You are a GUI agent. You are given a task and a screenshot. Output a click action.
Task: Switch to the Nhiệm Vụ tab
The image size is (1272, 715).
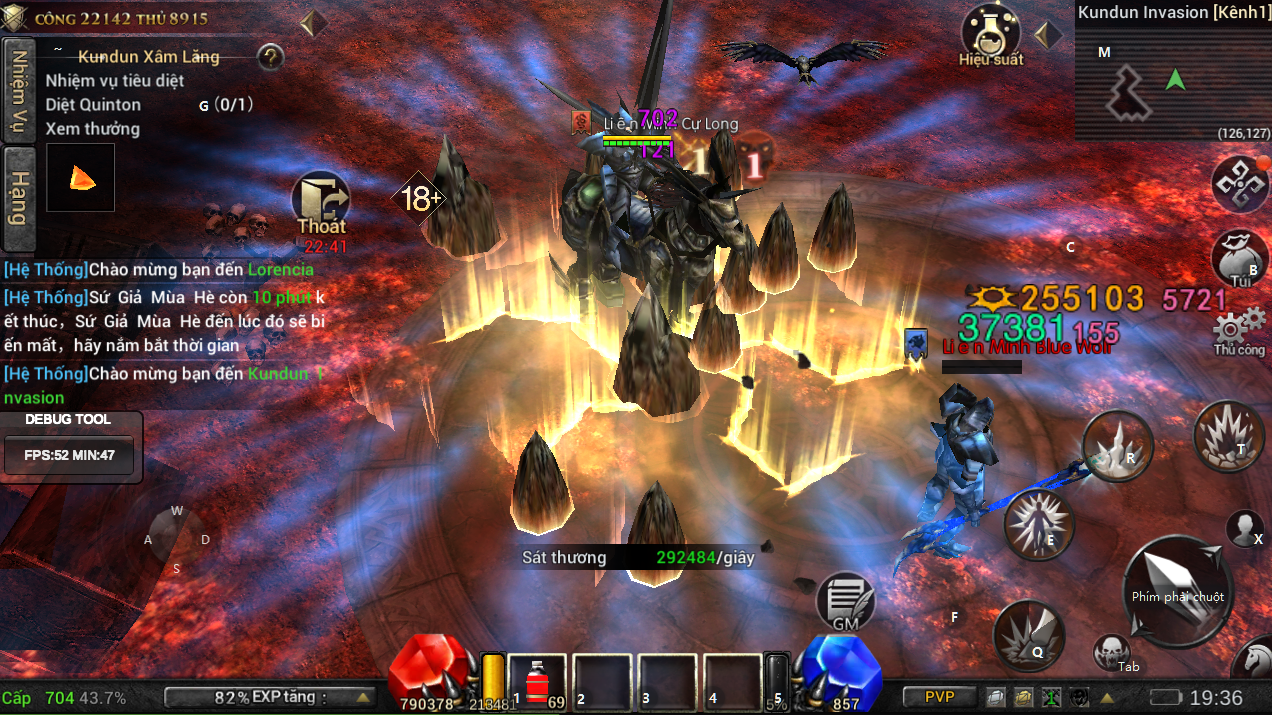(18, 90)
